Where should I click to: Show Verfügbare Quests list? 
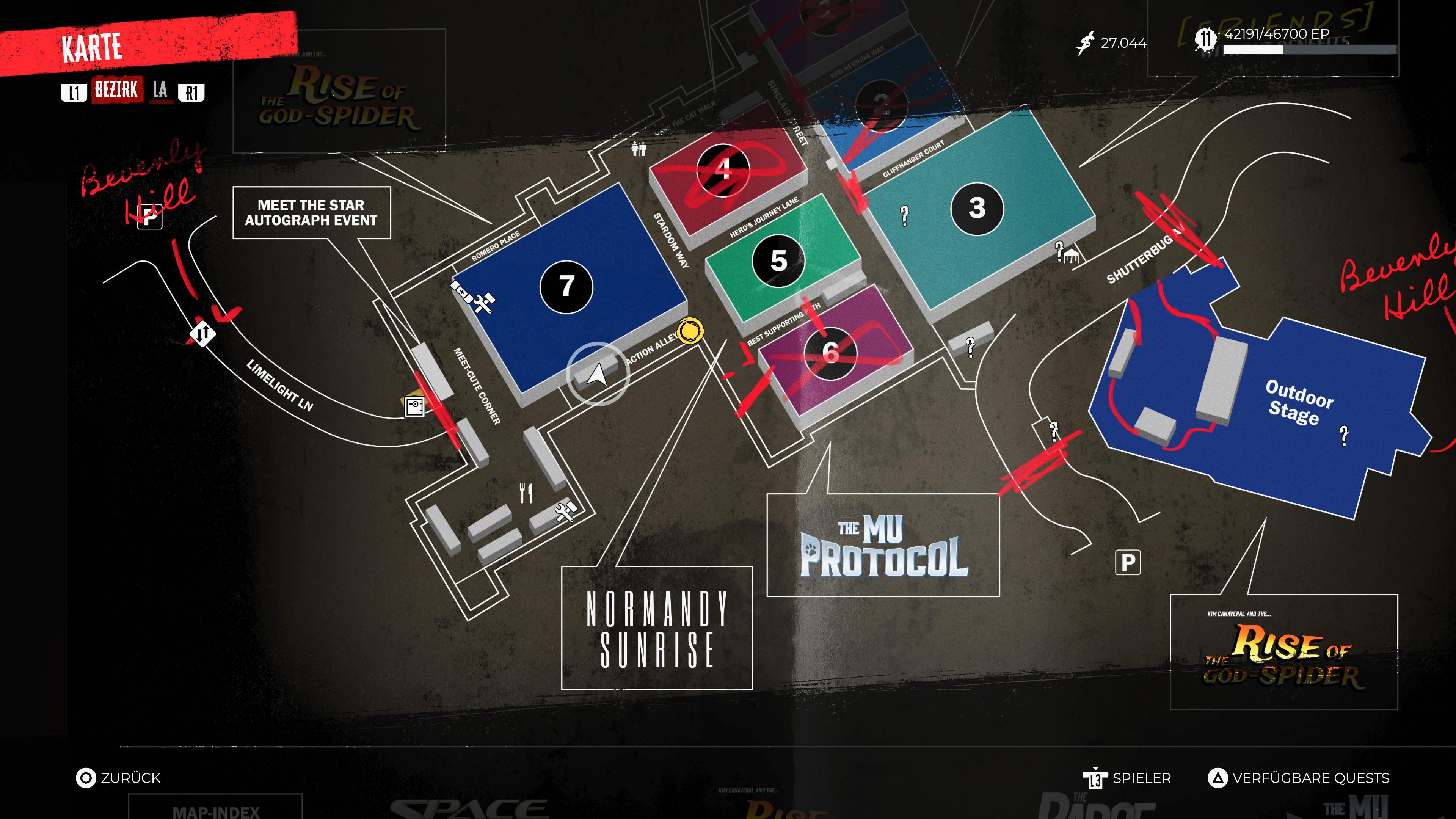pos(1298,778)
